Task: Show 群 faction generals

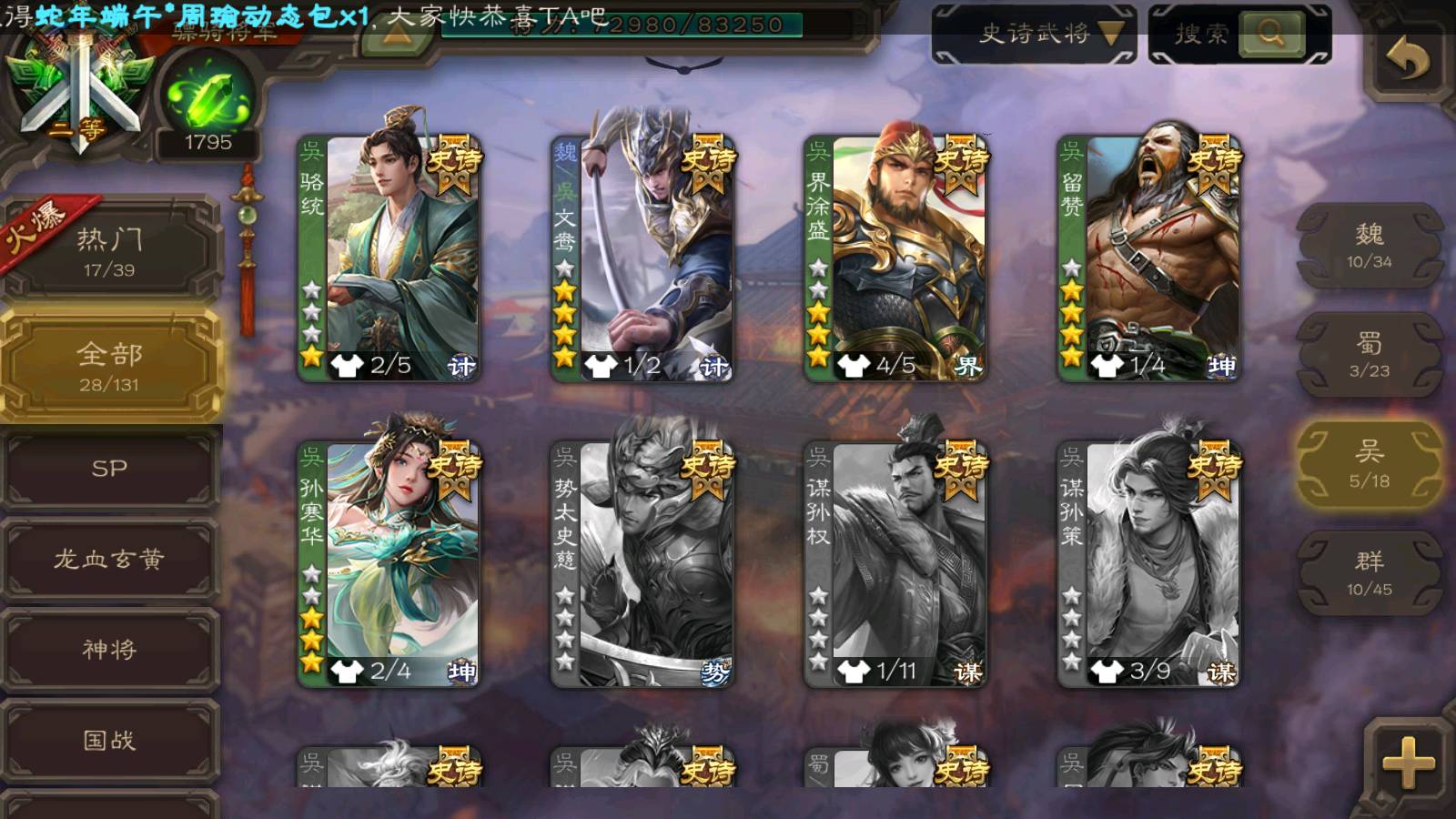Action: tap(1369, 573)
